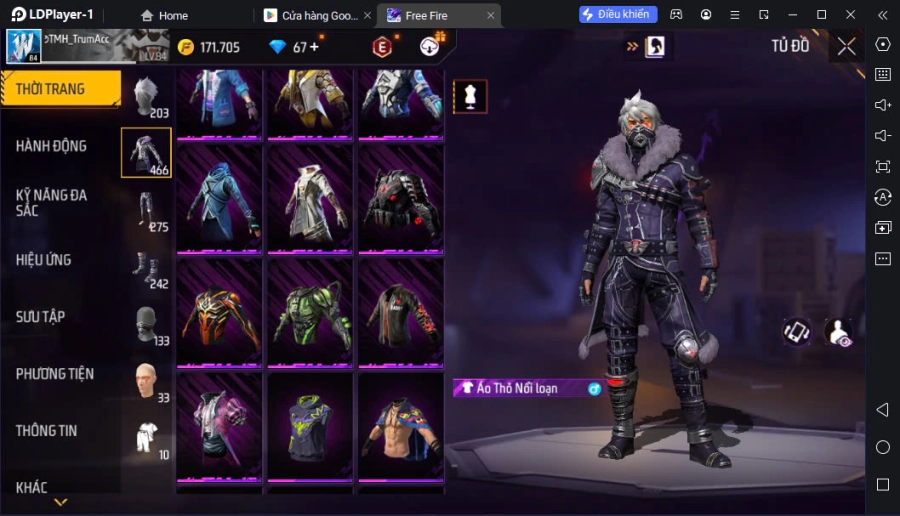This screenshot has height=516, width=900.
Task: Select the full outfit set subcategory showing 10
Action: point(146,438)
